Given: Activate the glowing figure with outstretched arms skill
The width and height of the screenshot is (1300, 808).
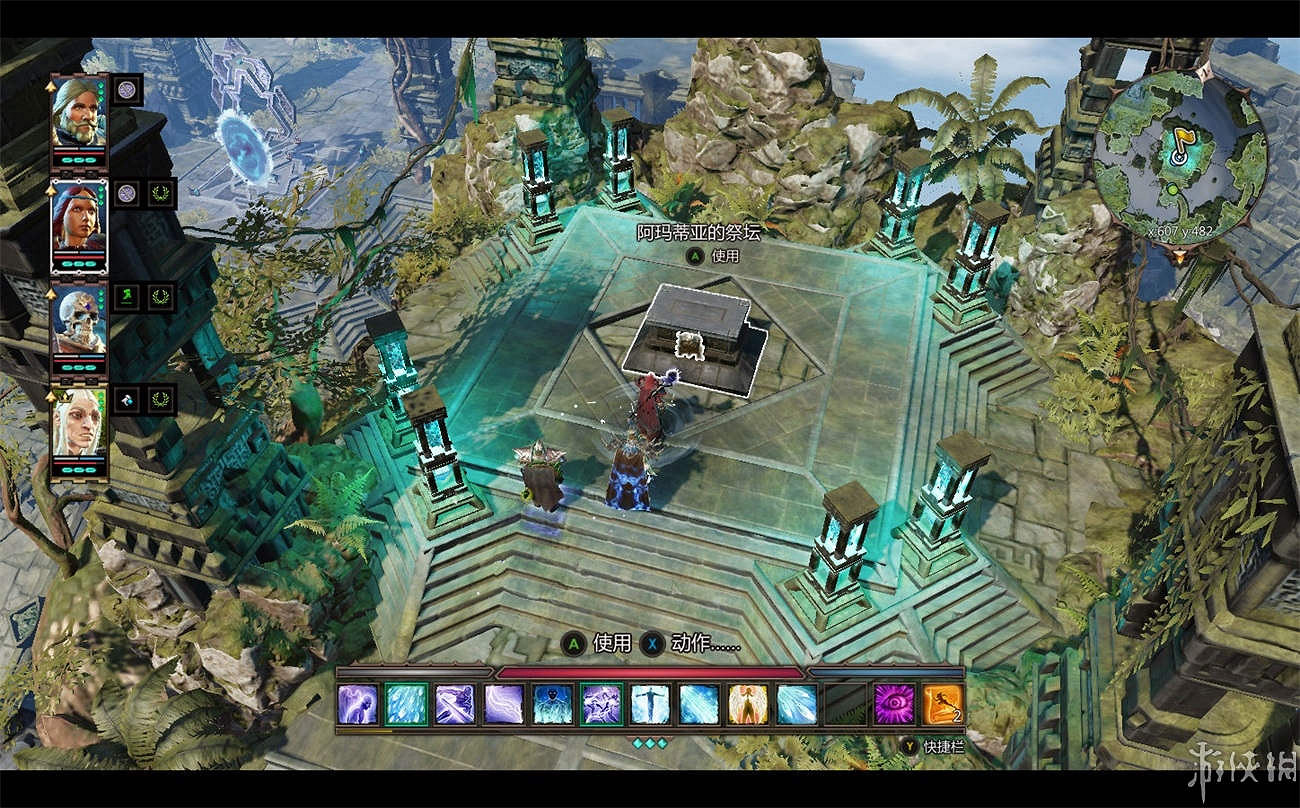Looking at the screenshot, I should click(650, 704).
